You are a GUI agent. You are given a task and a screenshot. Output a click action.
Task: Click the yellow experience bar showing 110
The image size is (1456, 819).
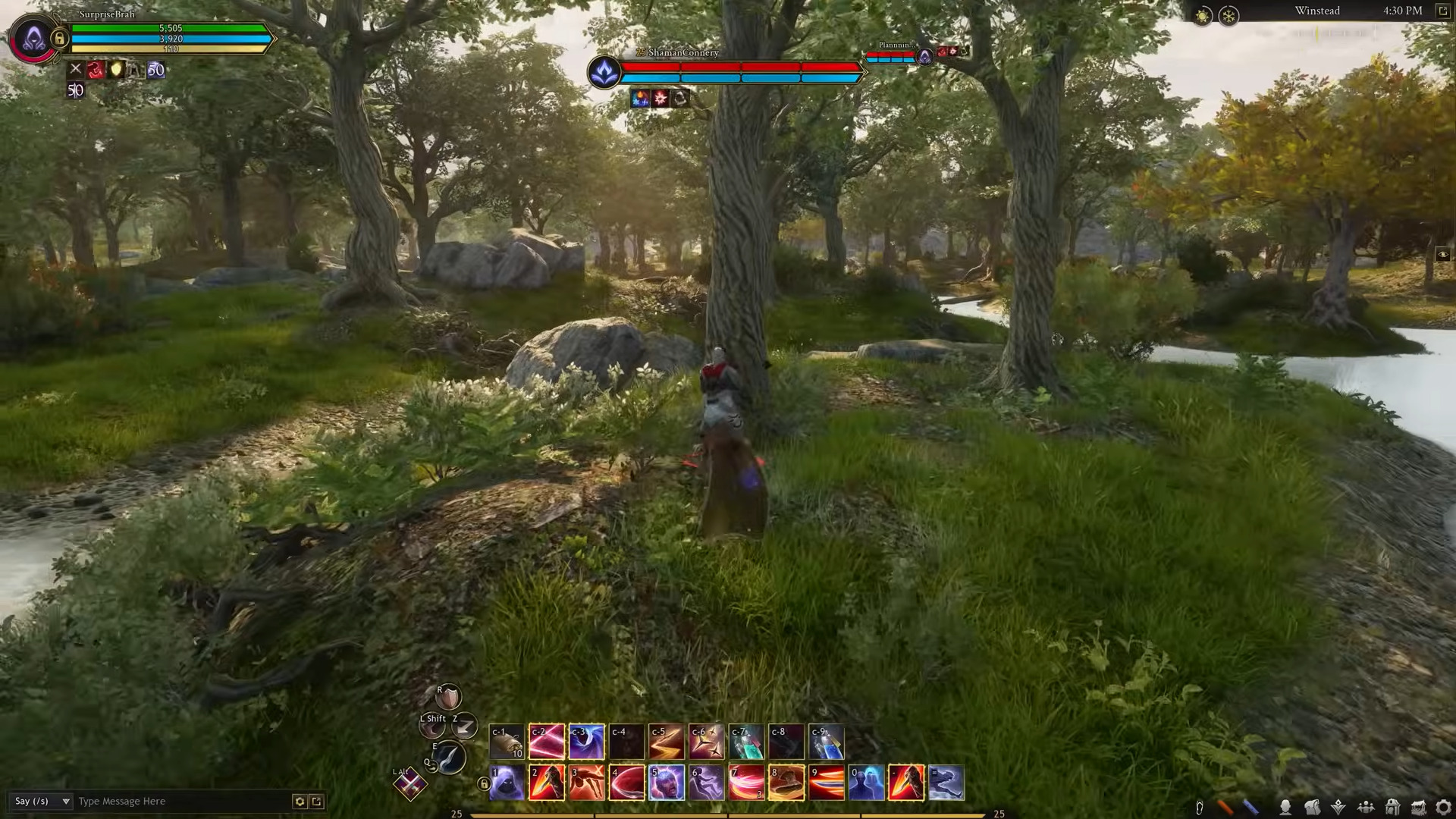click(x=171, y=49)
